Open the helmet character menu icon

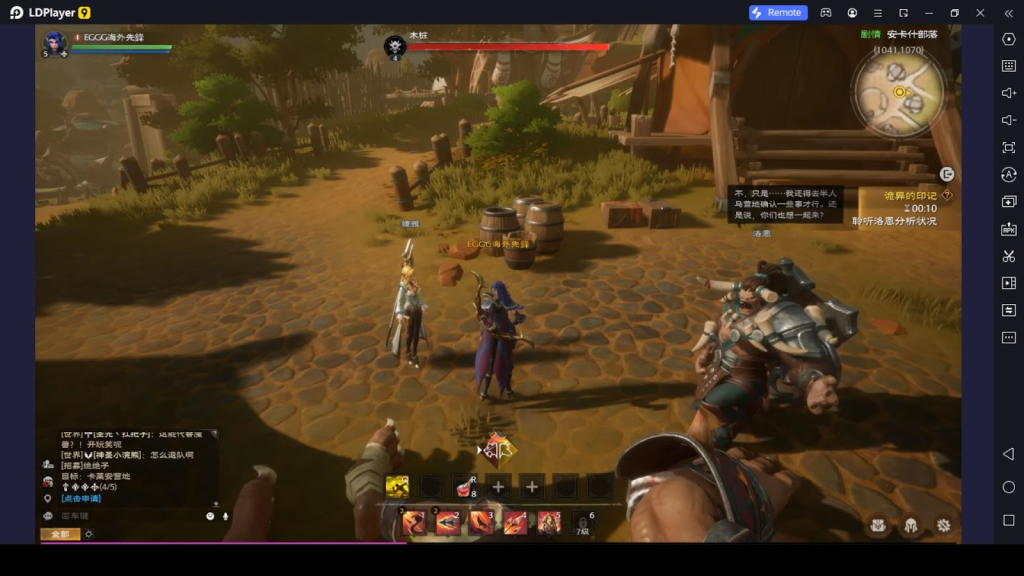point(911,524)
